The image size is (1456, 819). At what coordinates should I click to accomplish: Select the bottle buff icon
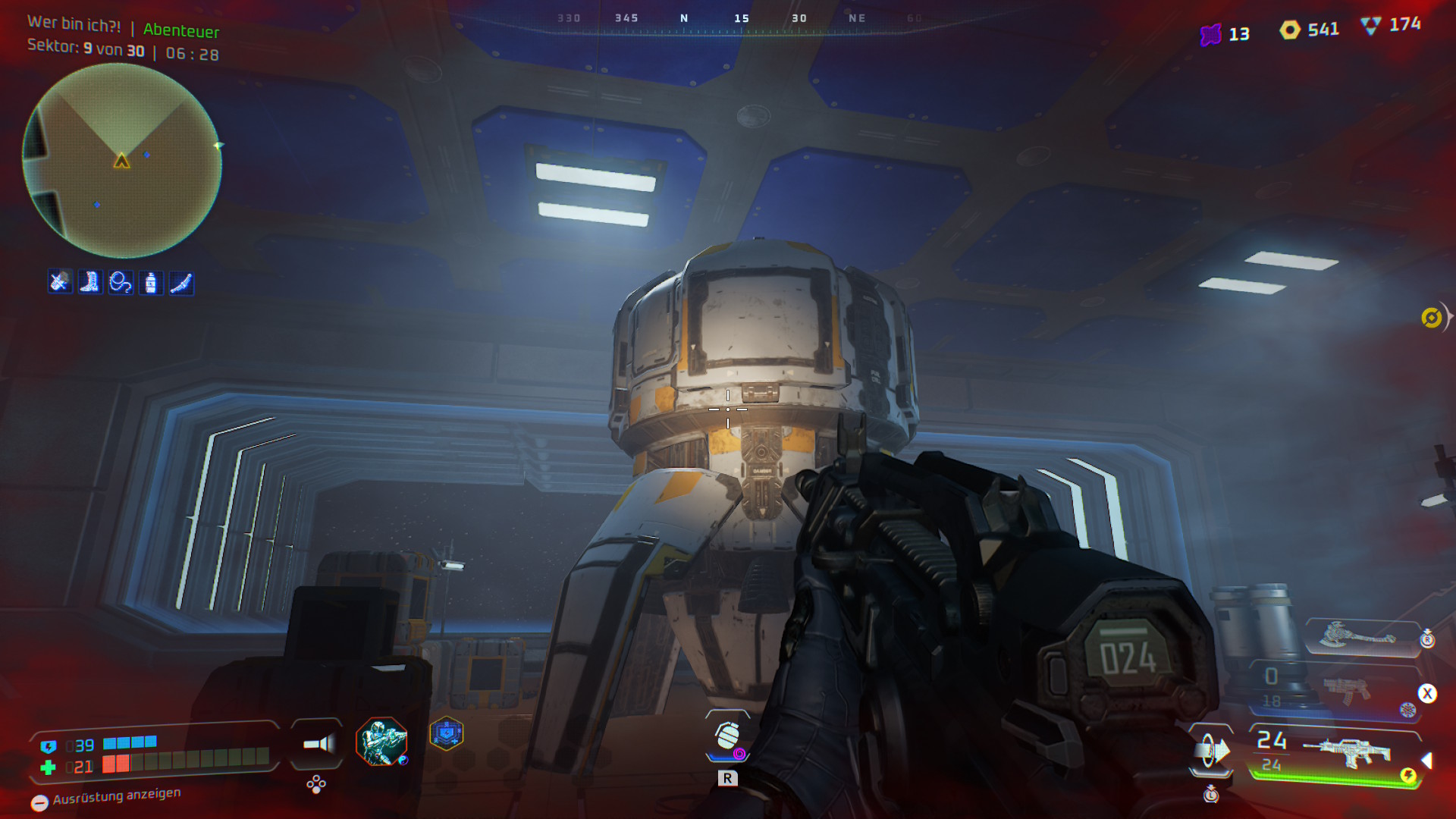tap(151, 283)
